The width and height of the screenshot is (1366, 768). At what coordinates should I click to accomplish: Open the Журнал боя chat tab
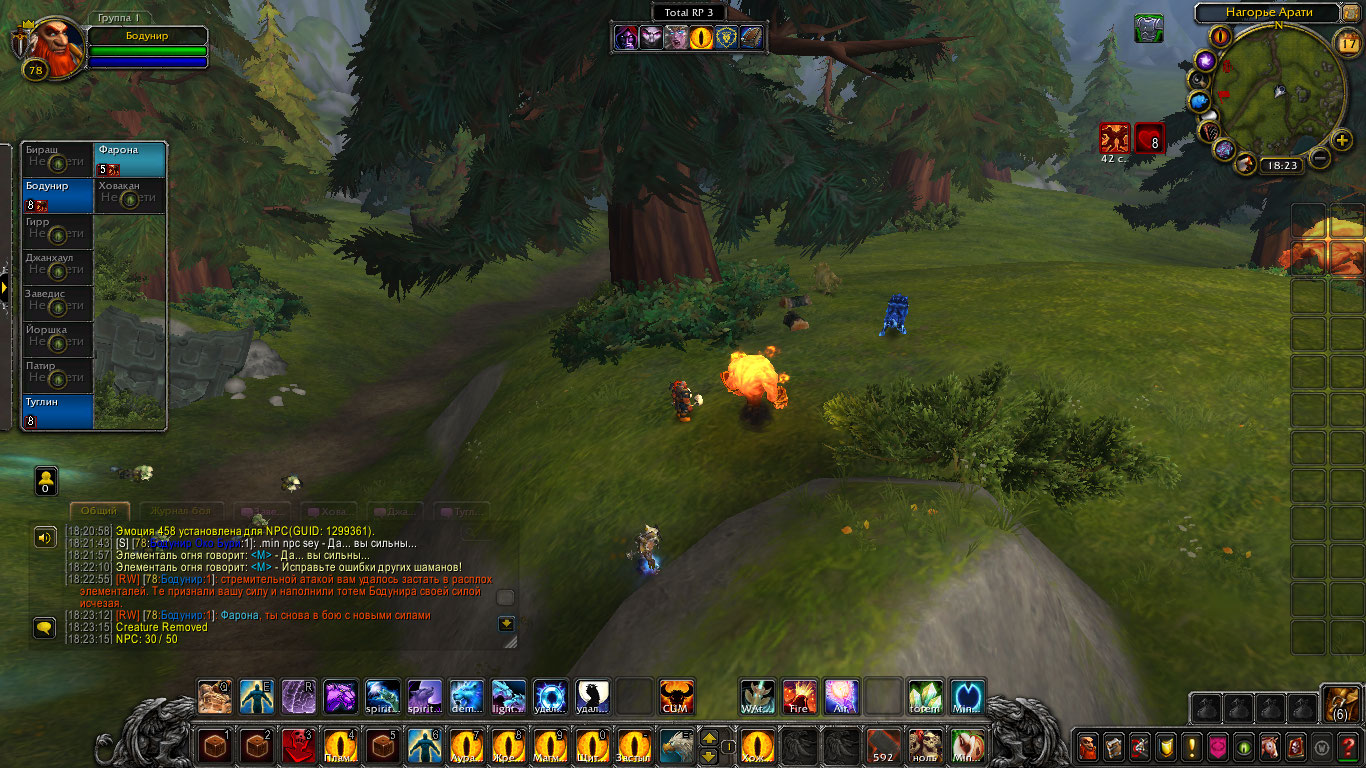click(x=180, y=511)
